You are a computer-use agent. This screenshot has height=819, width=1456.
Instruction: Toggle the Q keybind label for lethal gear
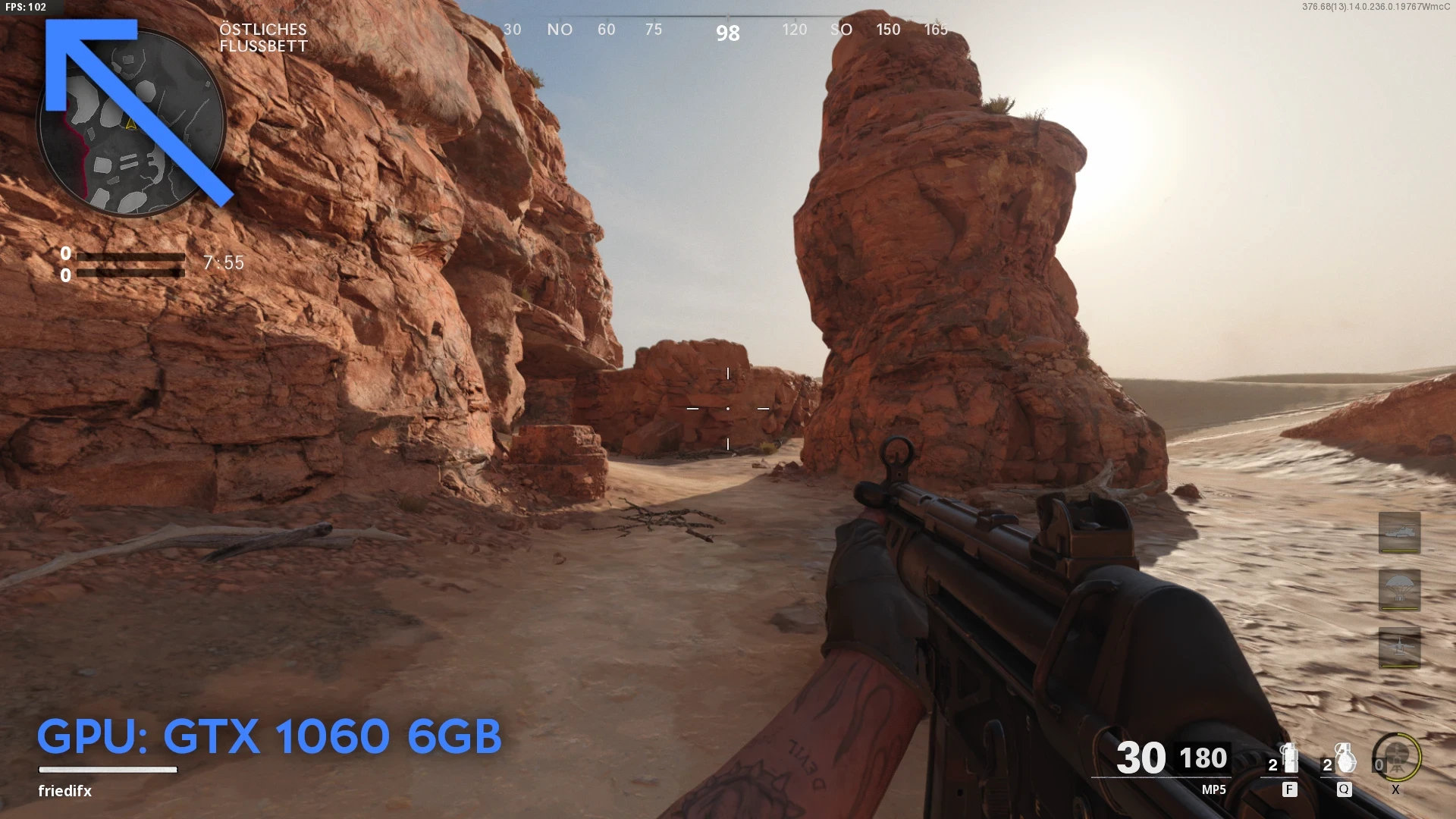(x=1345, y=789)
